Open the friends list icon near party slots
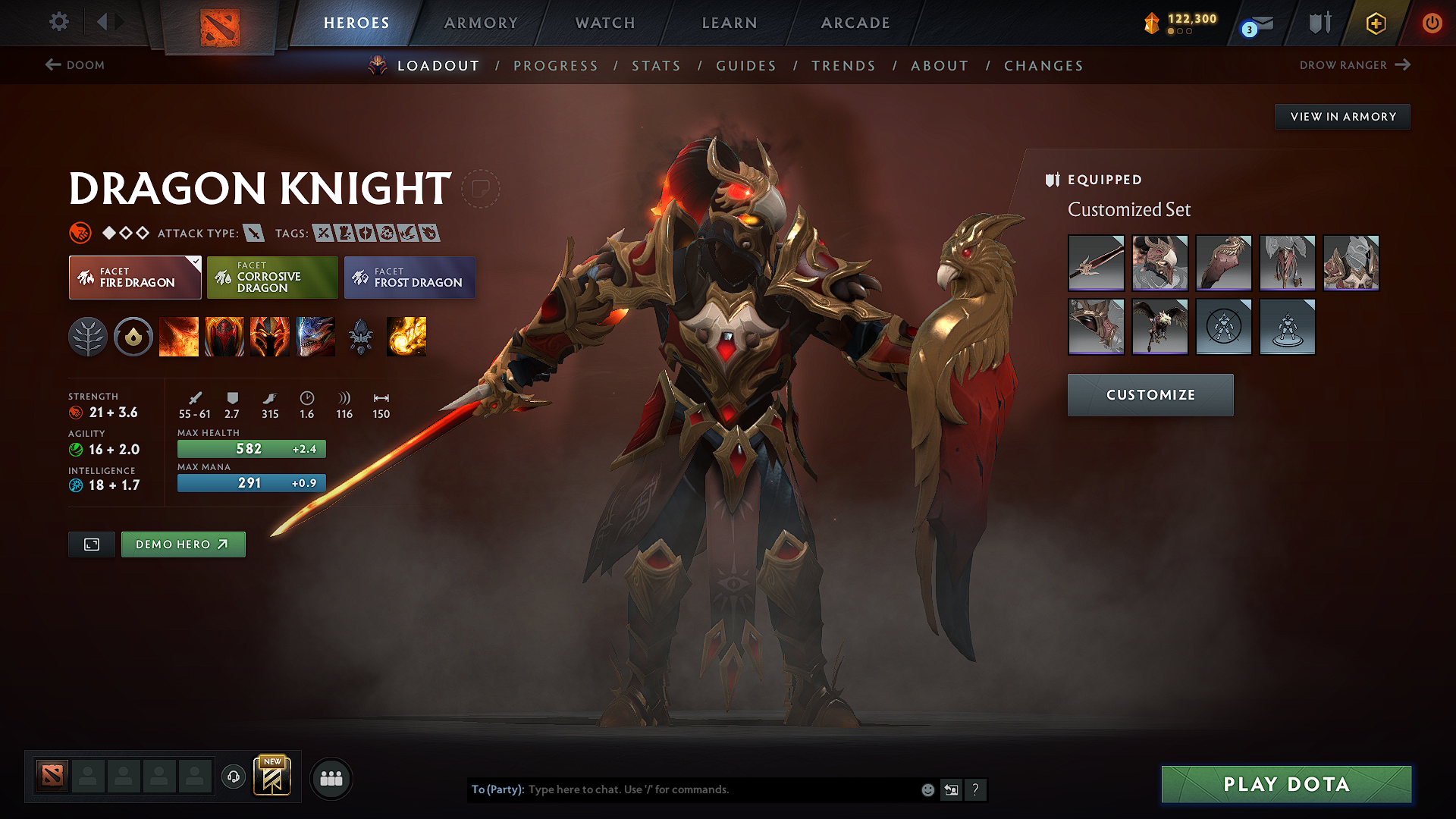The height and width of the screenshot is (819, 1456). point(331,777)
